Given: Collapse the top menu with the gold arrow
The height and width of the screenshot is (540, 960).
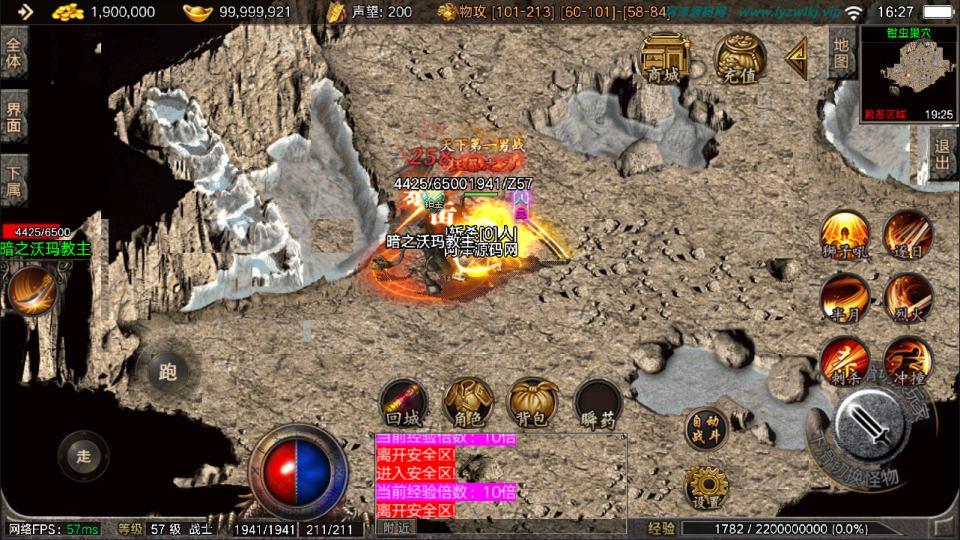Looking at the screenshot, I should click(797, 58).
